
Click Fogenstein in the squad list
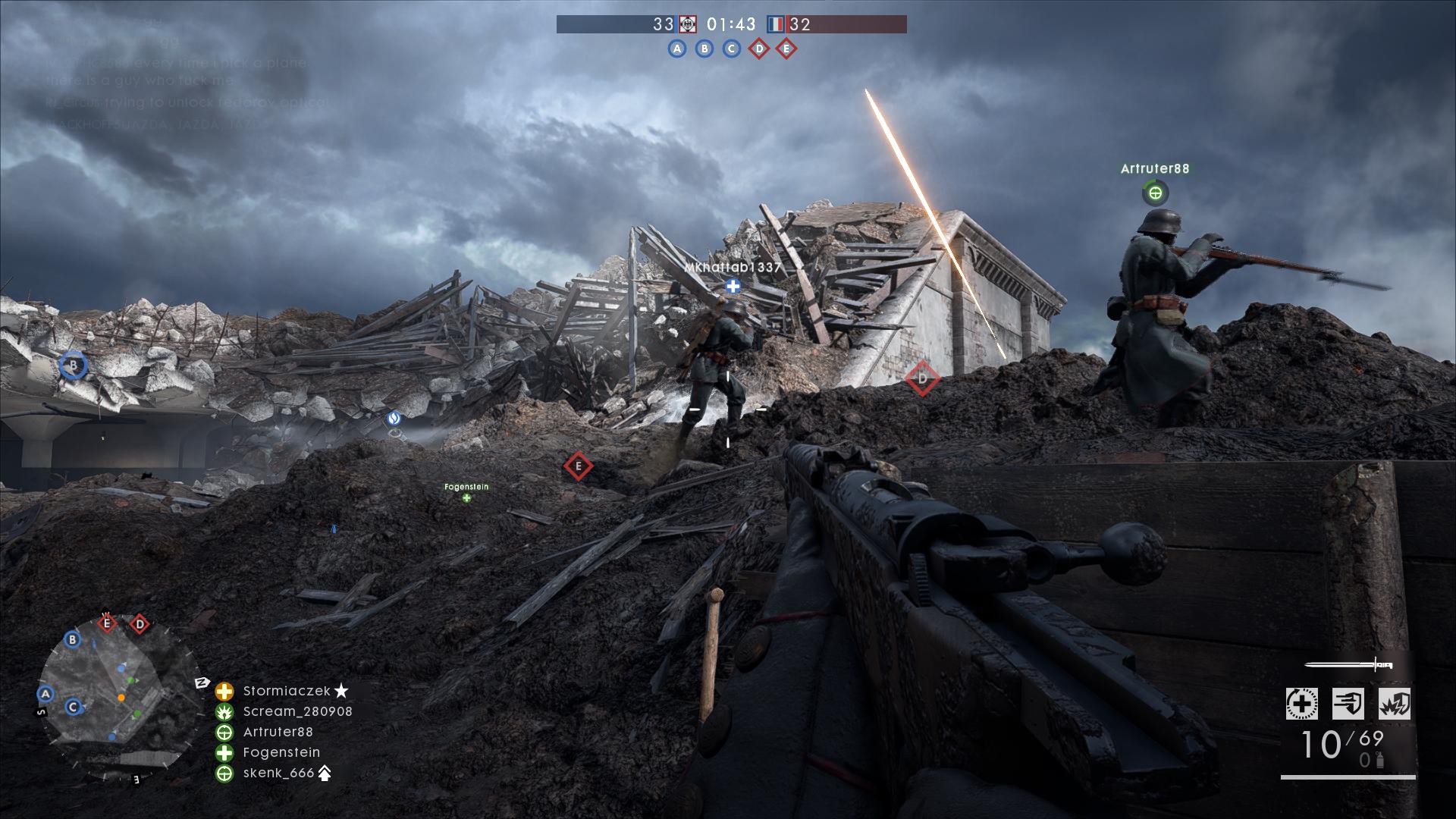(x=281, y=752)
